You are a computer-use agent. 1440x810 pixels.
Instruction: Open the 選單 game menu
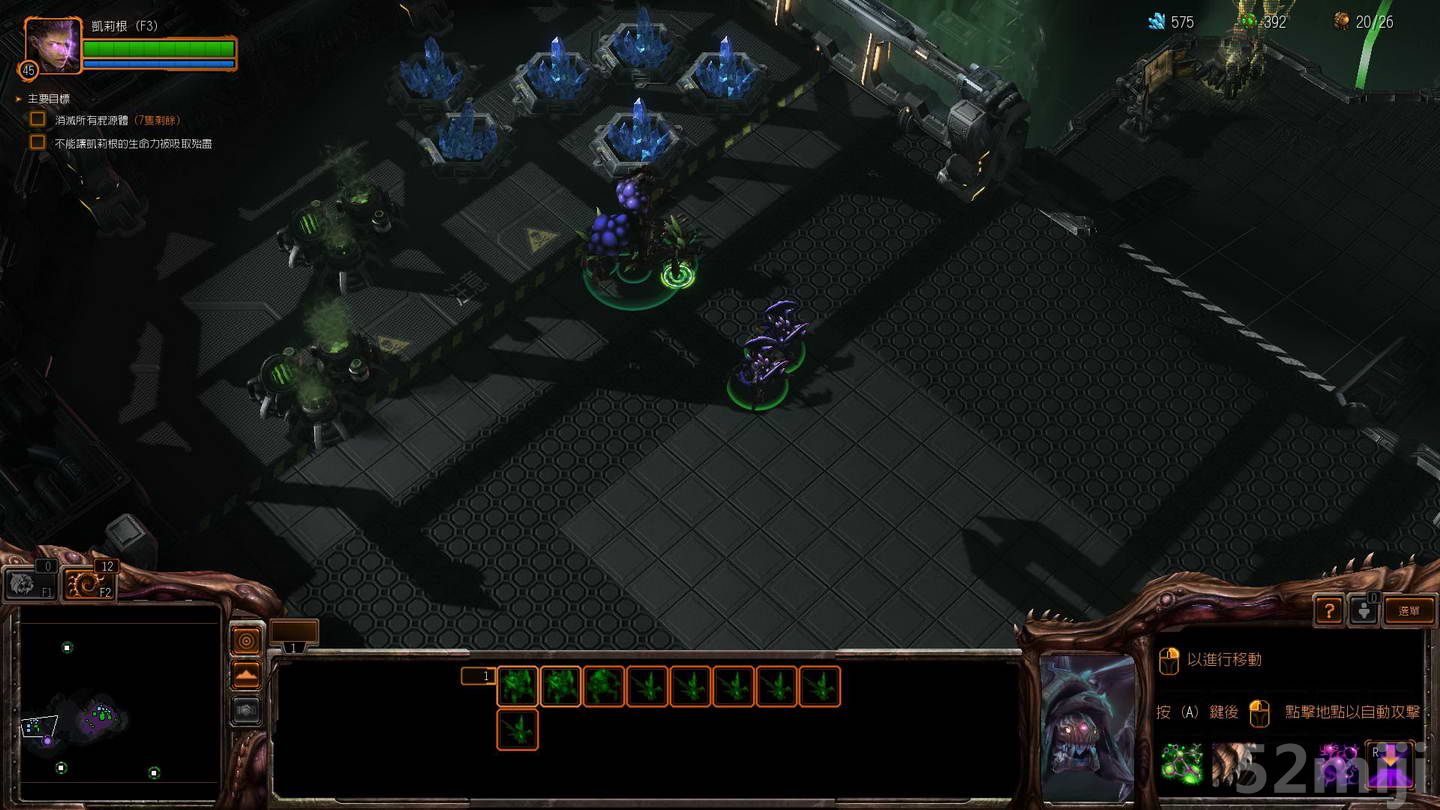pos(1411,610)
